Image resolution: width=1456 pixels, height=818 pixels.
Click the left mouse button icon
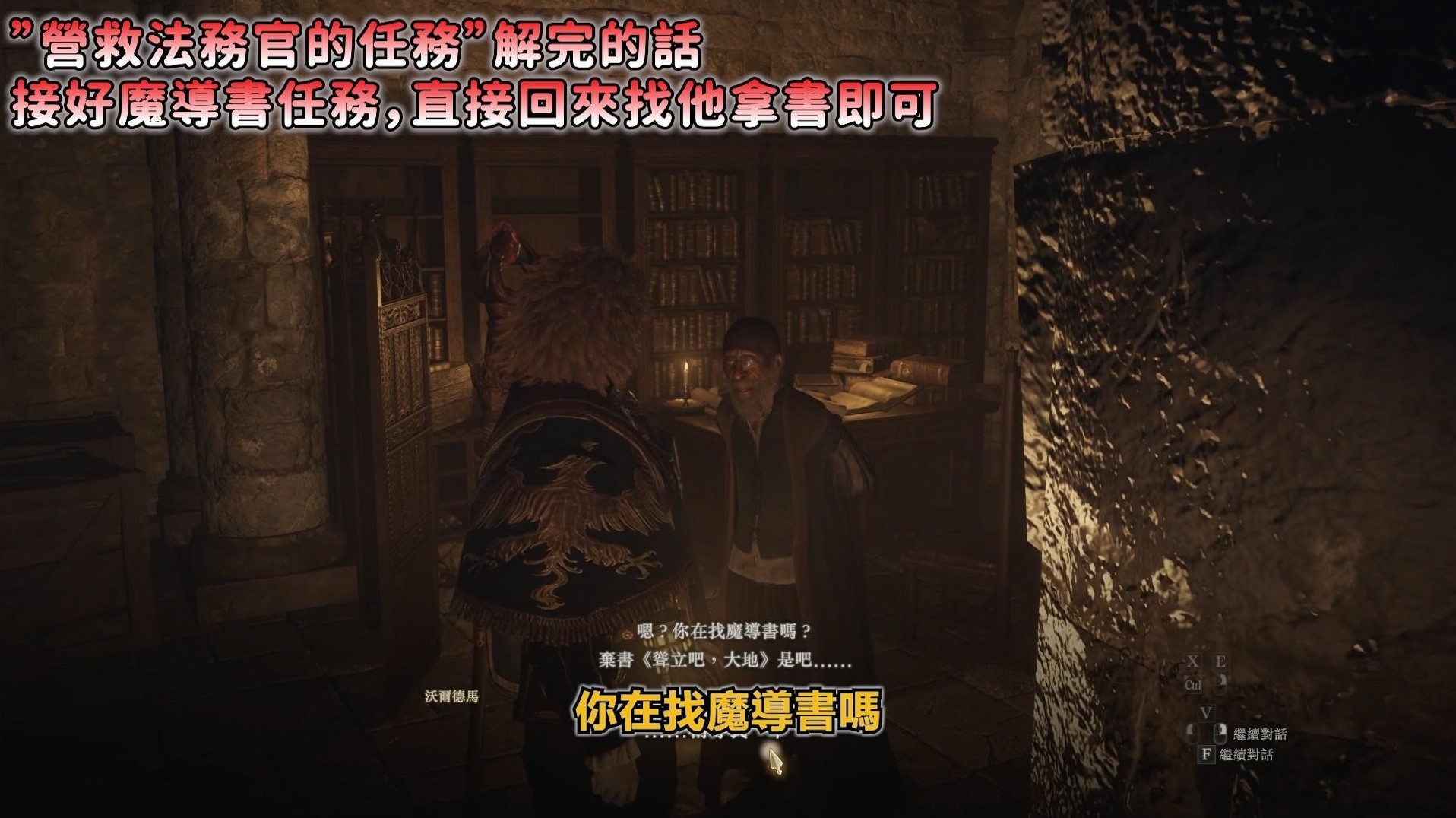click(x=1194, y=733)
